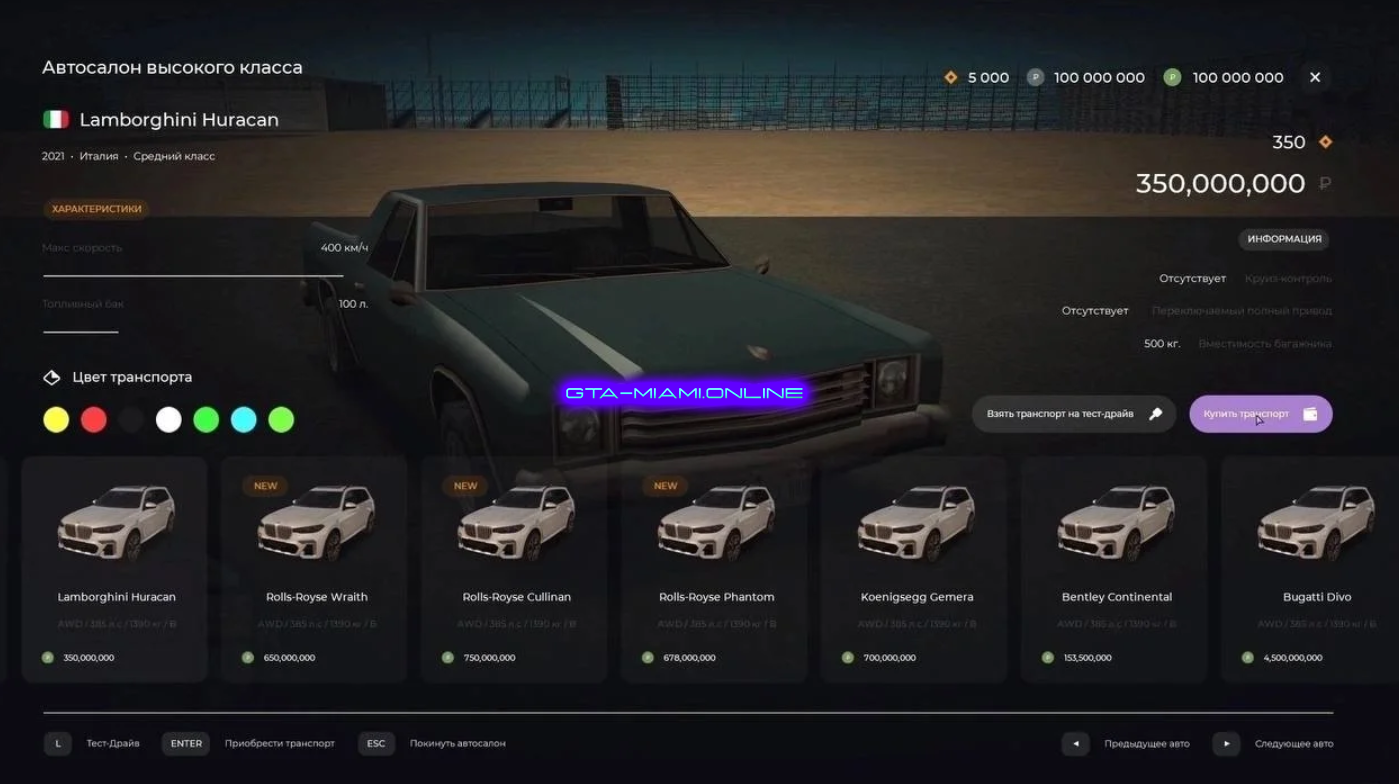Choose the Bentley Continental card
This screenshot has width=1399, height=784.
click(1115, 570)
